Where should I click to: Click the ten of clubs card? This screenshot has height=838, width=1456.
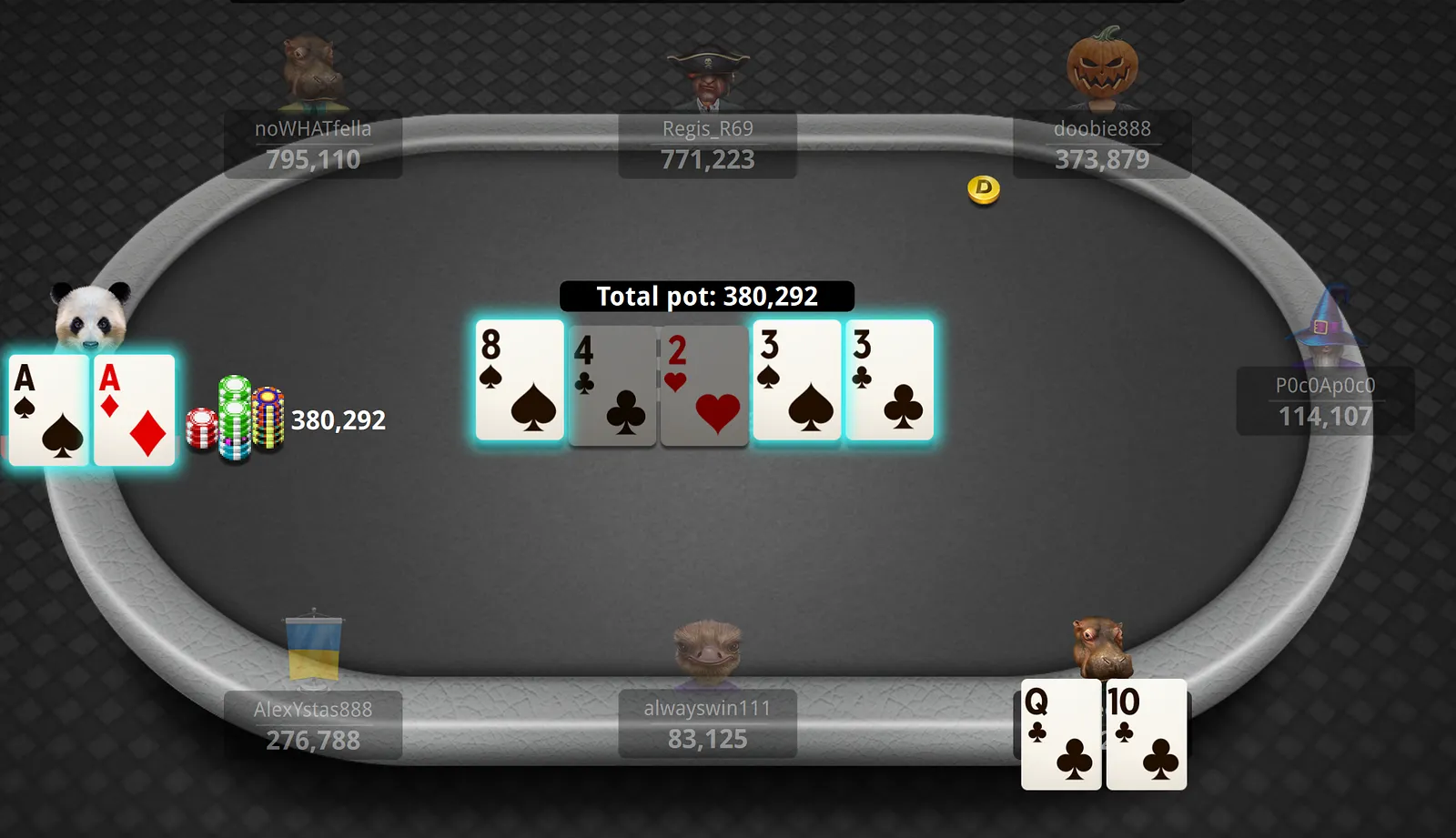click(1146, 734)
